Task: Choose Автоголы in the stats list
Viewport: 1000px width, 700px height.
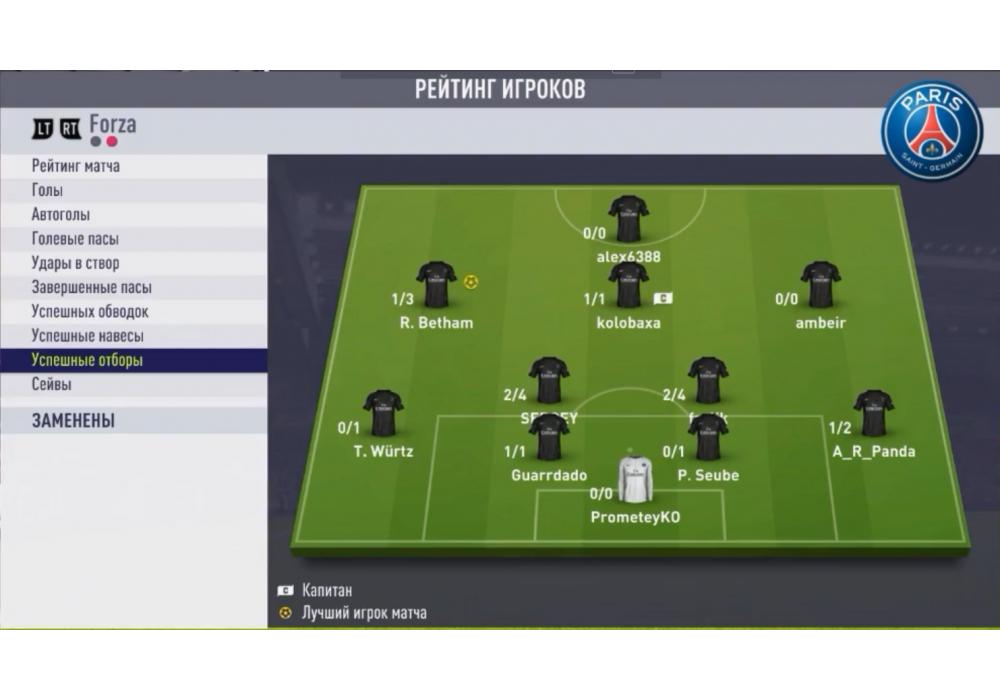Action: coord(60,215)
